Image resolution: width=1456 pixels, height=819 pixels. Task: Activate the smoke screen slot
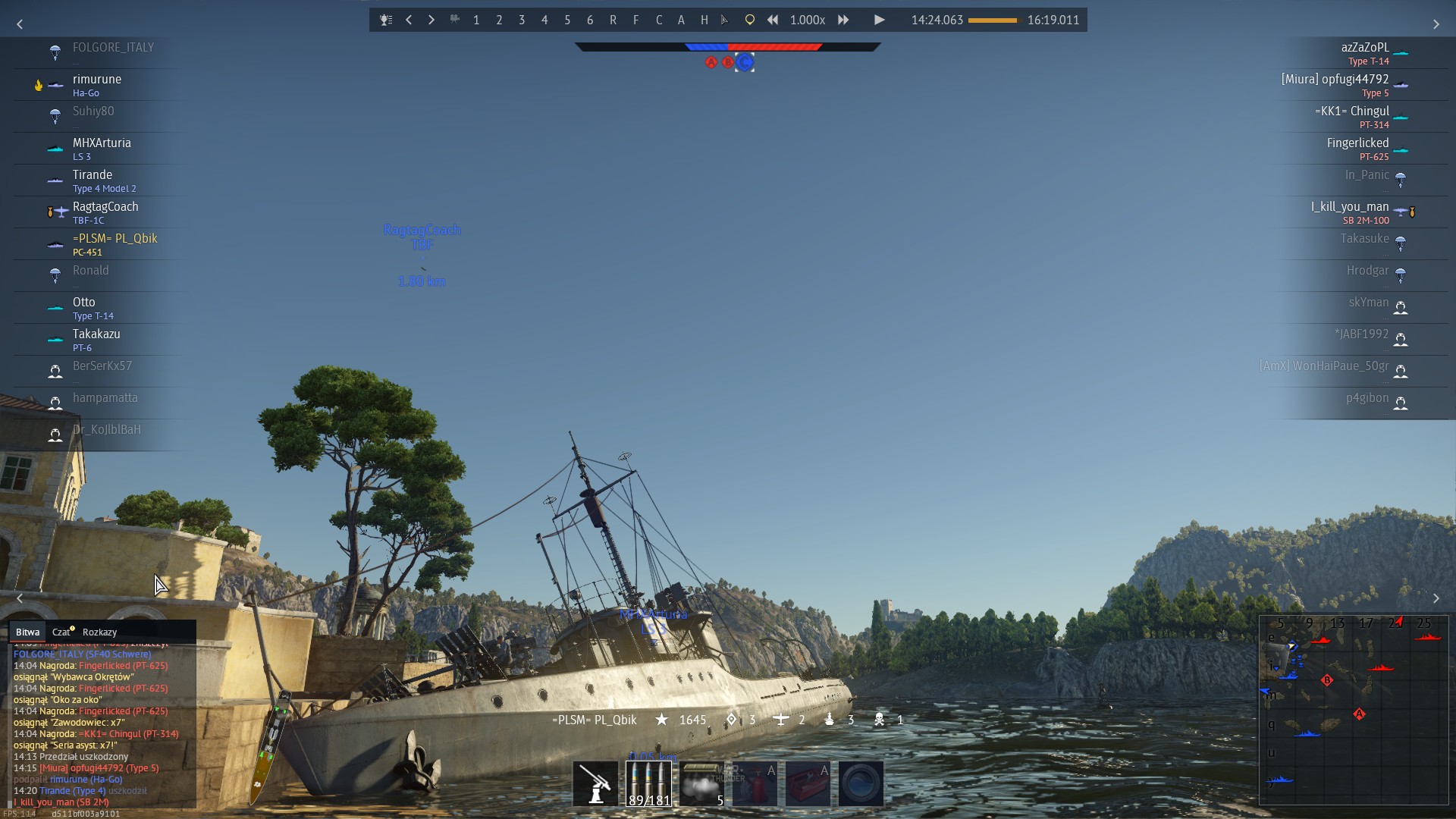click(x=702, y=783)
